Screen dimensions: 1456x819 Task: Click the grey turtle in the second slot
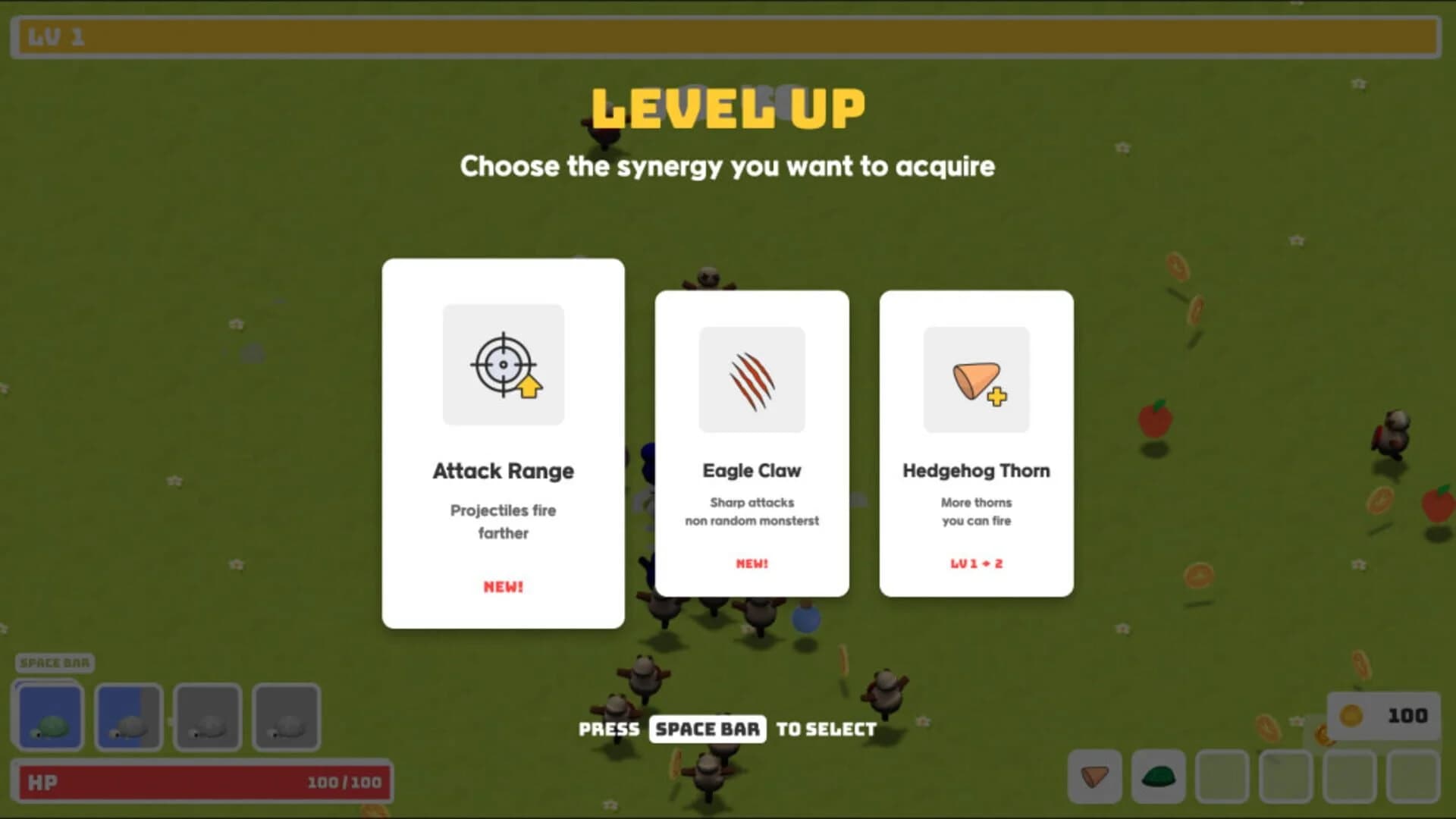[127, 716]
